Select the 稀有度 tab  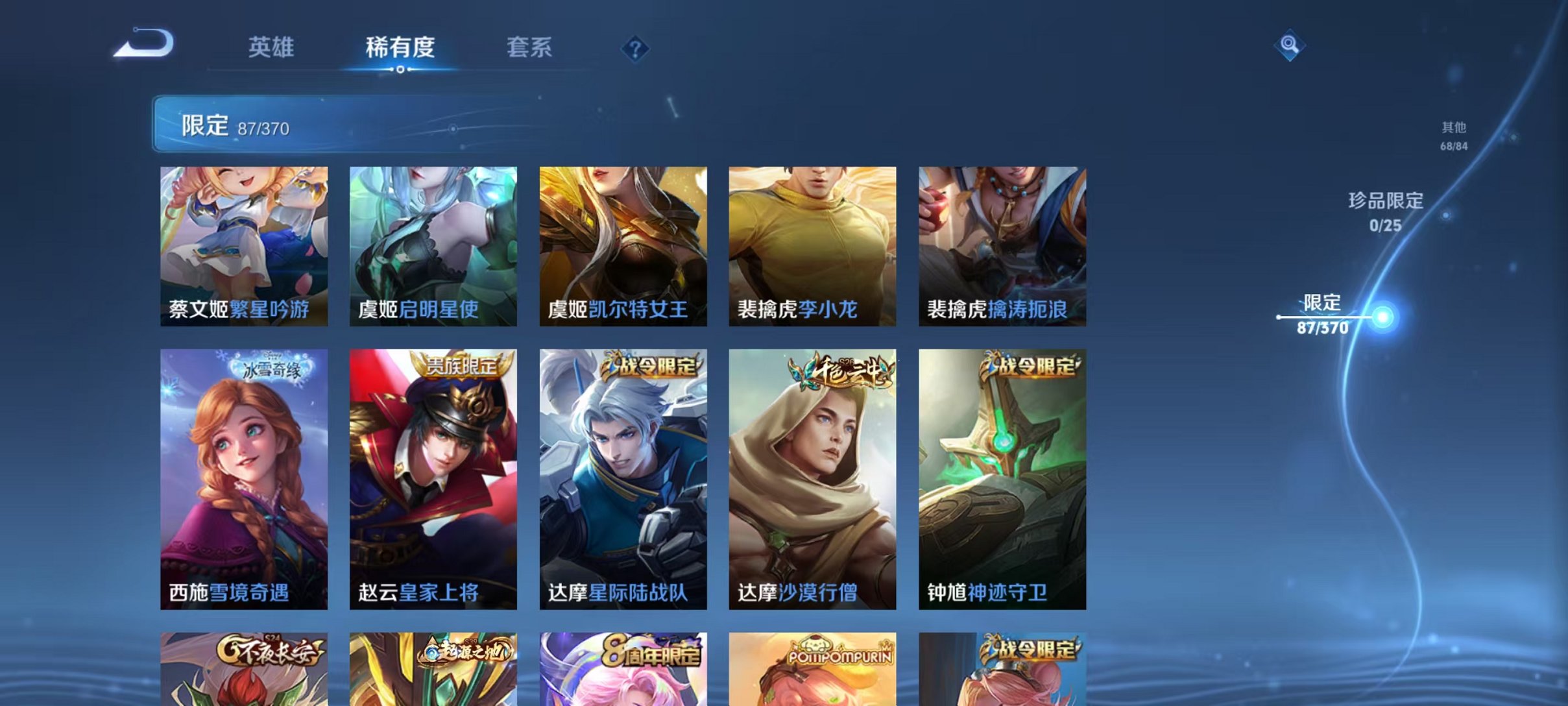pyautogui.click(x=400, y=47)
